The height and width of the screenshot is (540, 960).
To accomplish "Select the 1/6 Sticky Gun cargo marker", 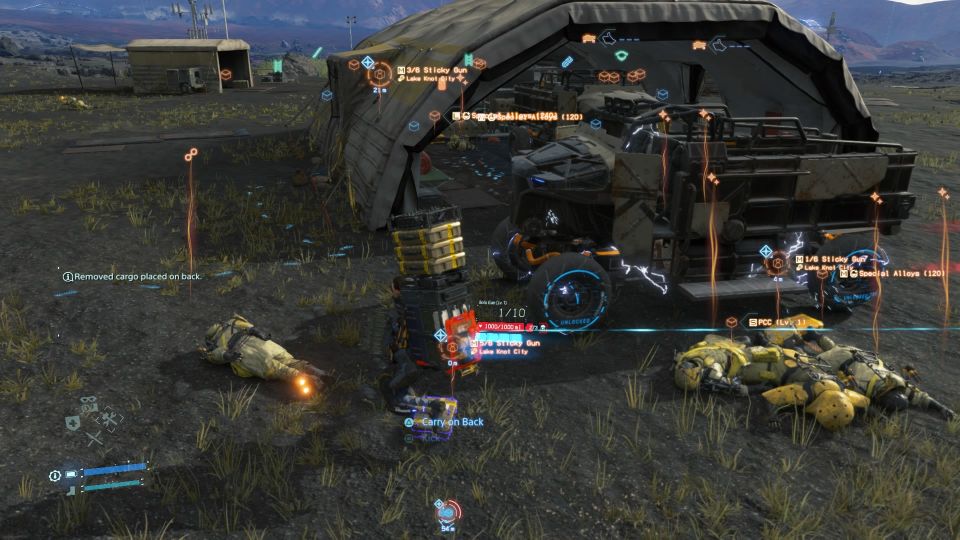I will pyautogui.click(x=776, y=262).
